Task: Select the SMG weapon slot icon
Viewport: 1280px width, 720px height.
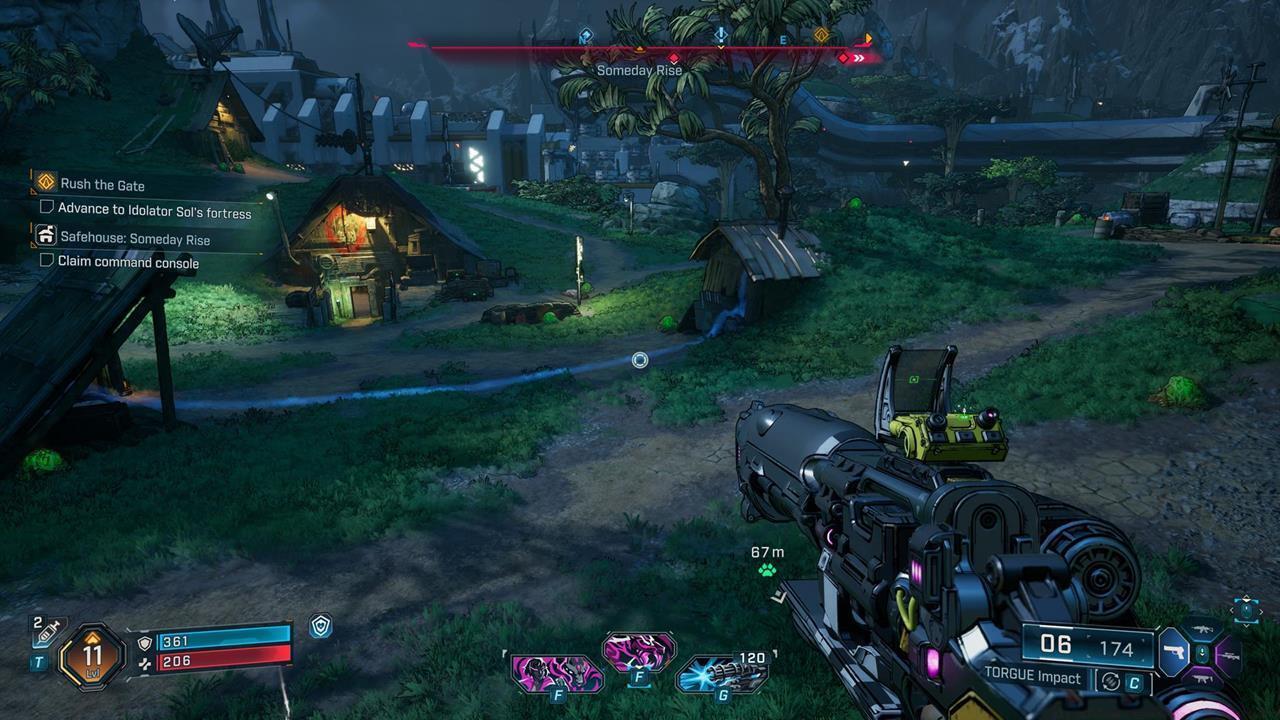Action: (1203, 679)
